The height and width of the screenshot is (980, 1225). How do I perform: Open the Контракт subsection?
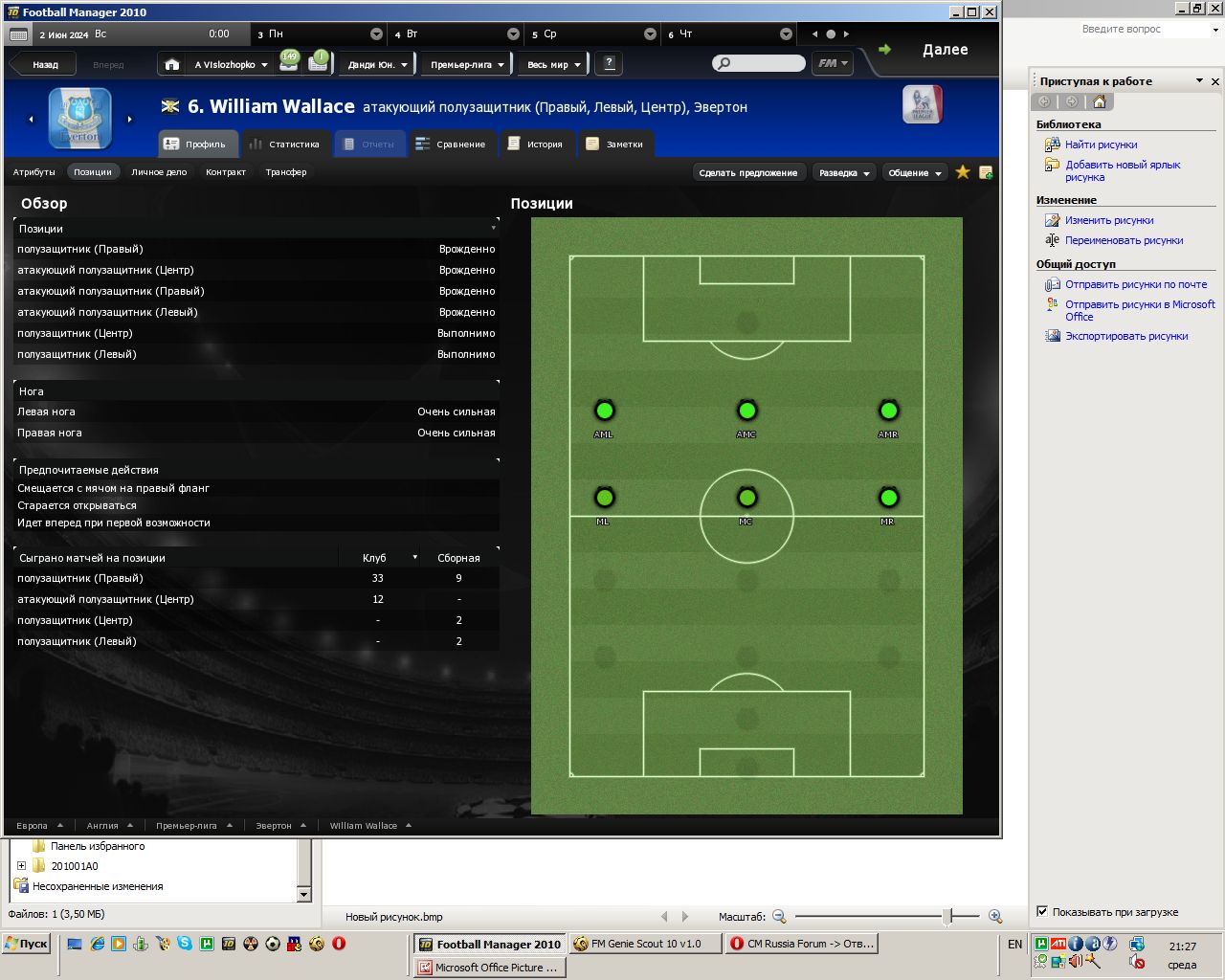click(x=226, y=172)
